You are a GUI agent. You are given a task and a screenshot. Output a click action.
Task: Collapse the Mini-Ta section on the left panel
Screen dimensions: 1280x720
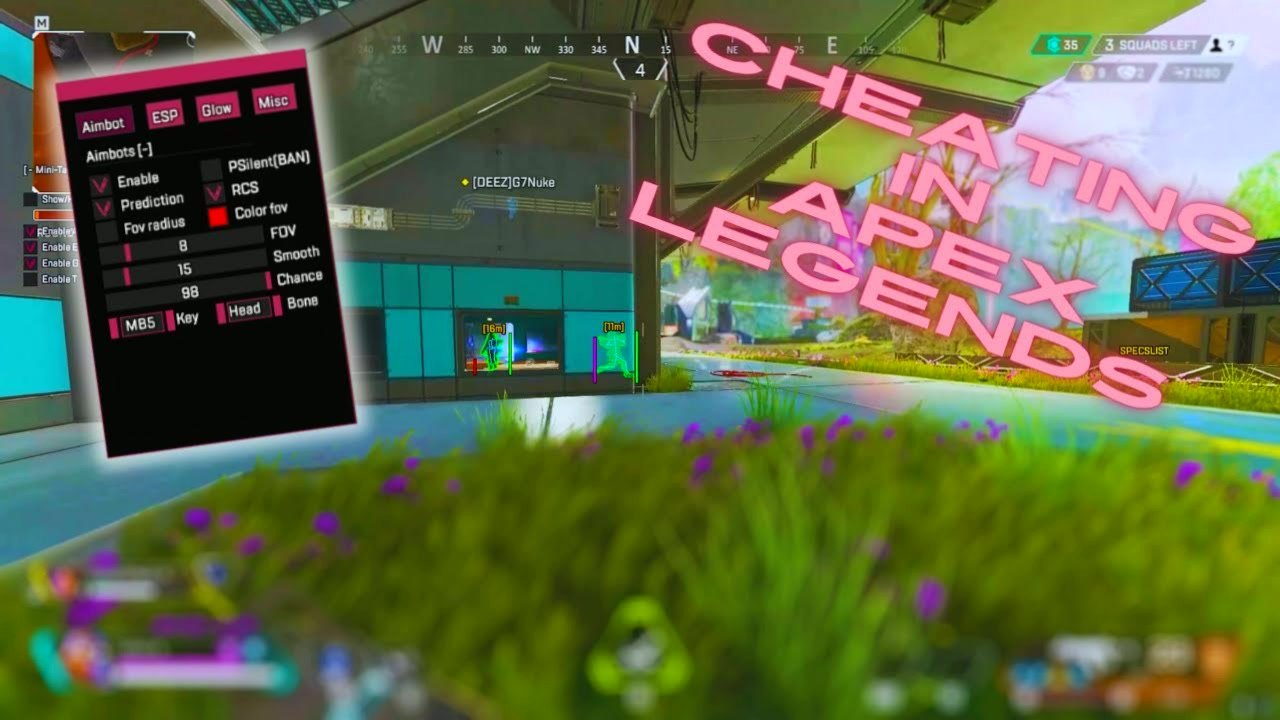point(28,168)
